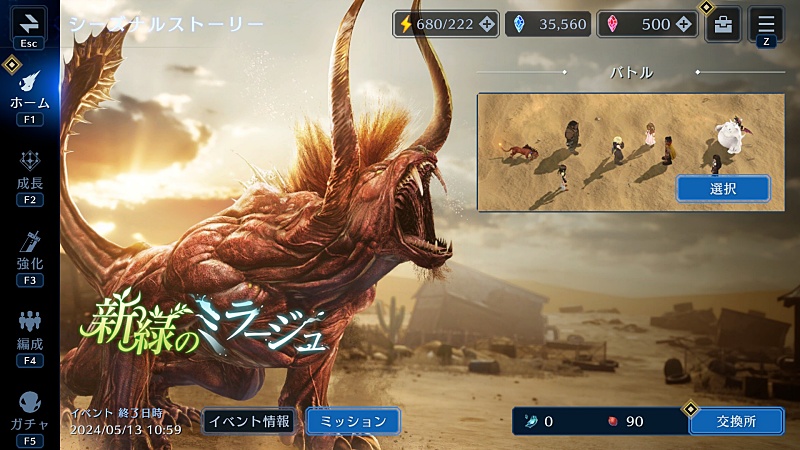800x450 pixels.
Task: Open the hamburger main menu
Action: pyautogui.click(x=766, y=25)
